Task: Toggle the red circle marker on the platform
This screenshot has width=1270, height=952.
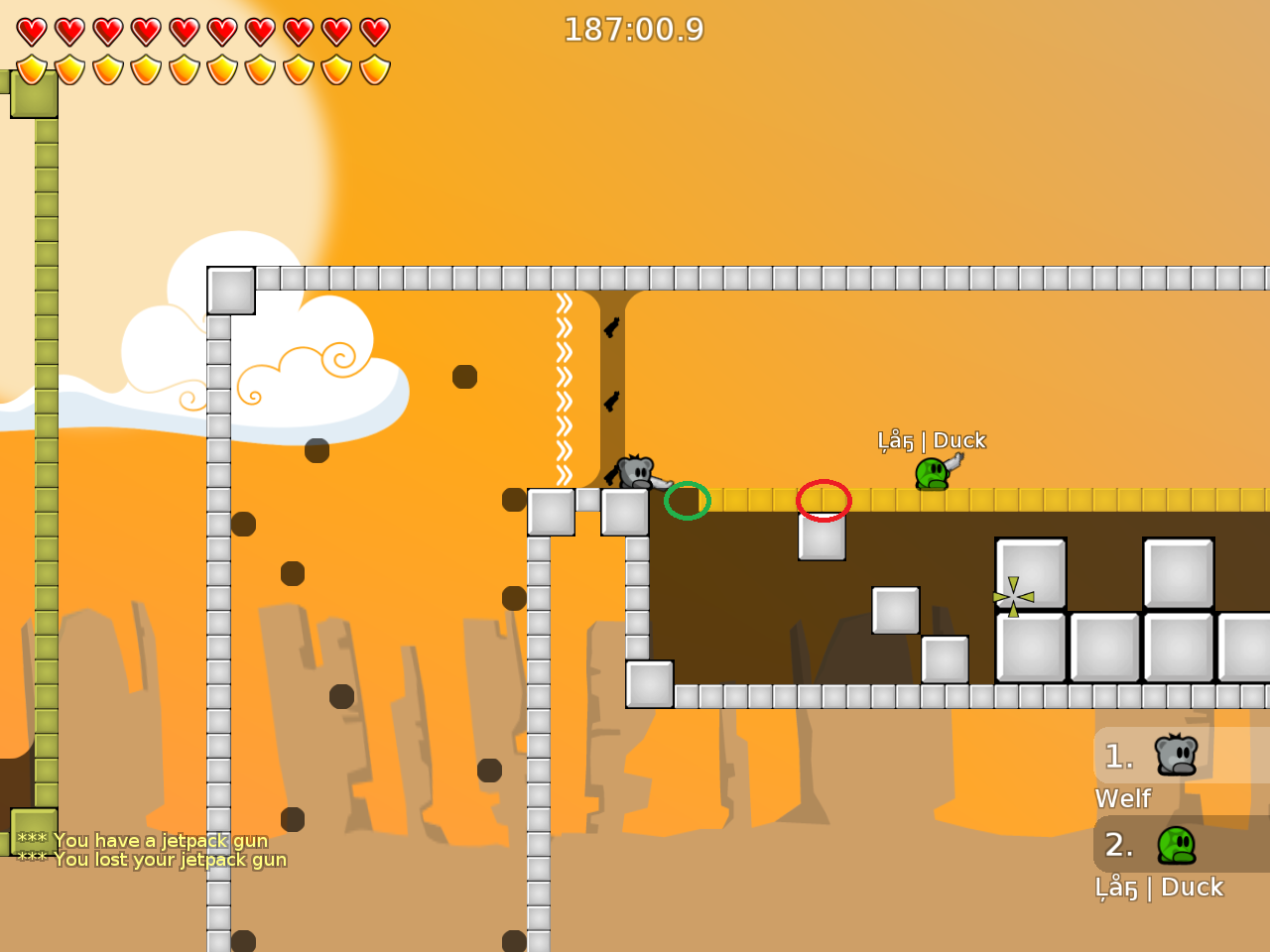Action: coord(824,501)
